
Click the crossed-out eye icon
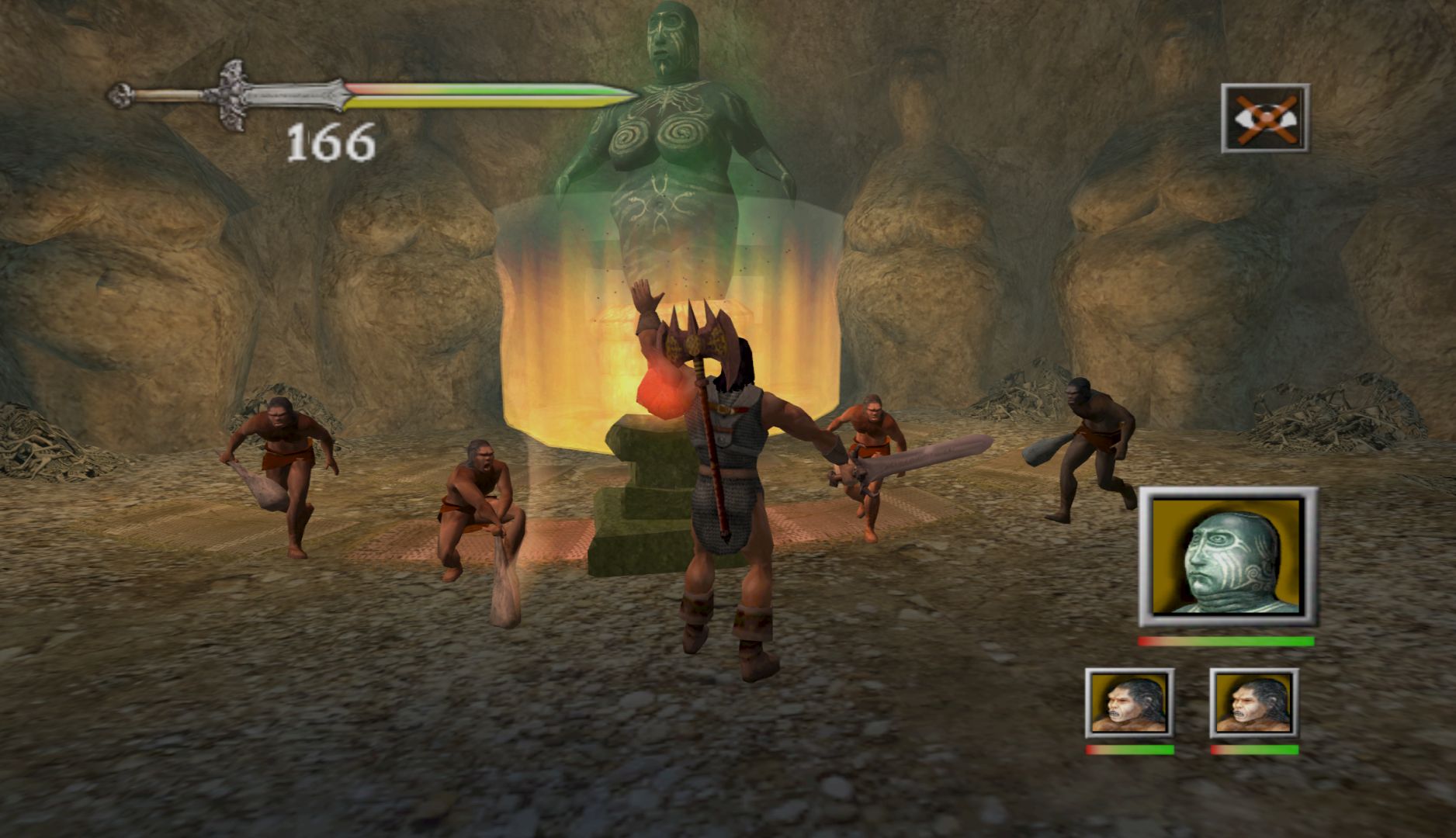pyautogui.click(x=1265, y=118)
